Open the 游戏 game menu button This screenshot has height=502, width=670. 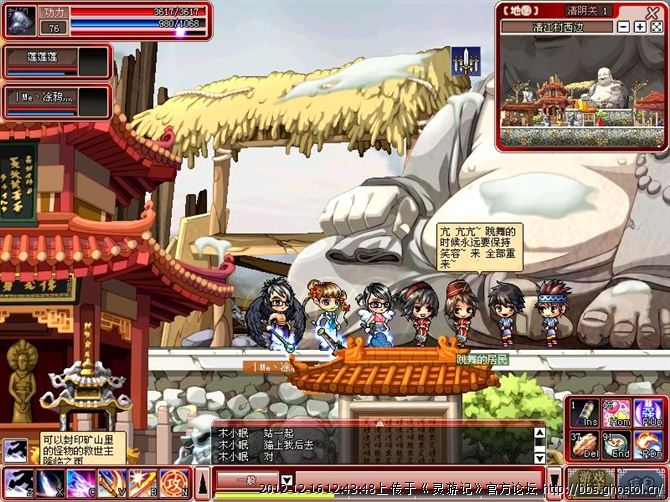pos(591,480)
